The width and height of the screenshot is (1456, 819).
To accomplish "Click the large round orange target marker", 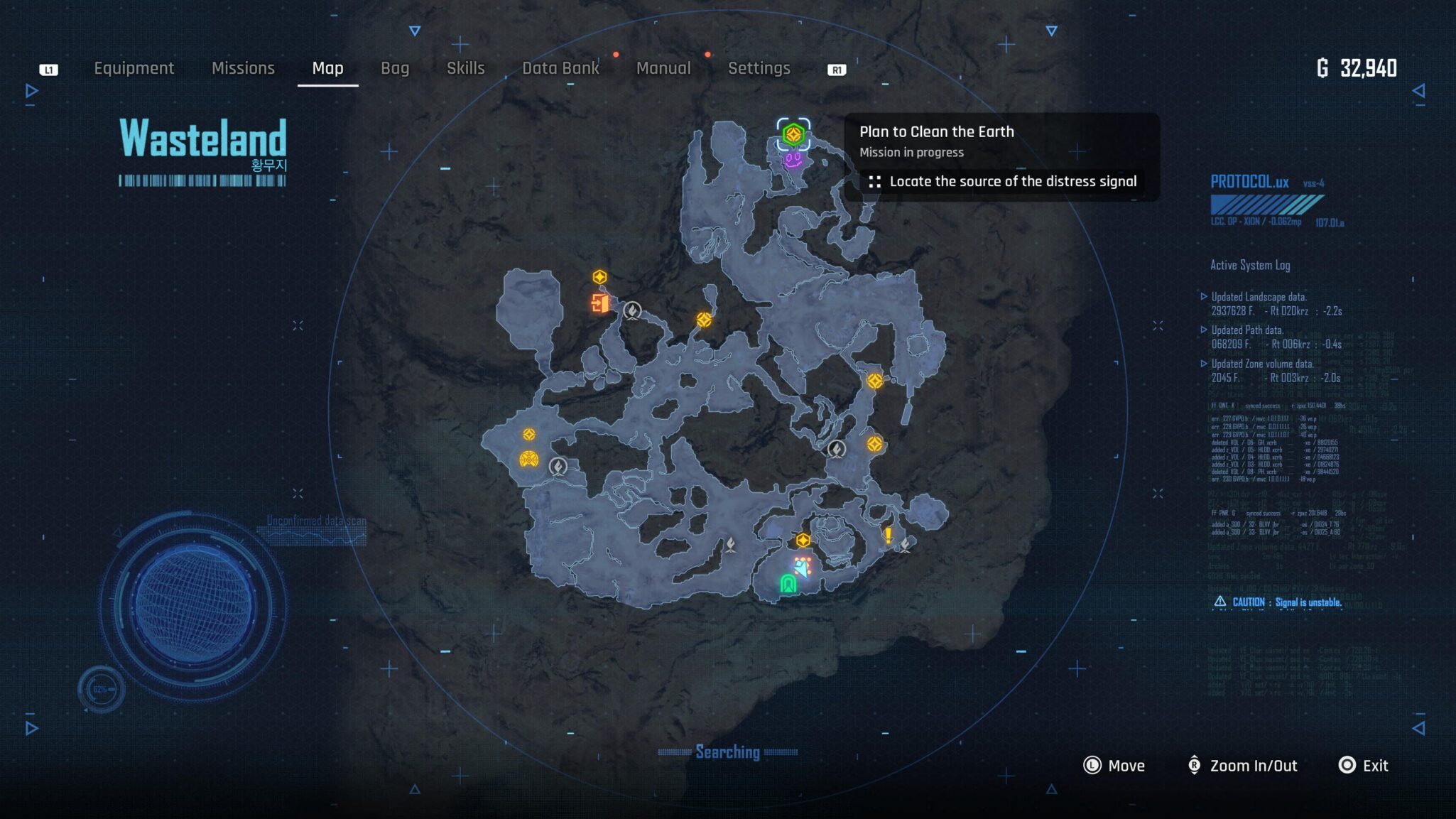I will click(528, 460).
